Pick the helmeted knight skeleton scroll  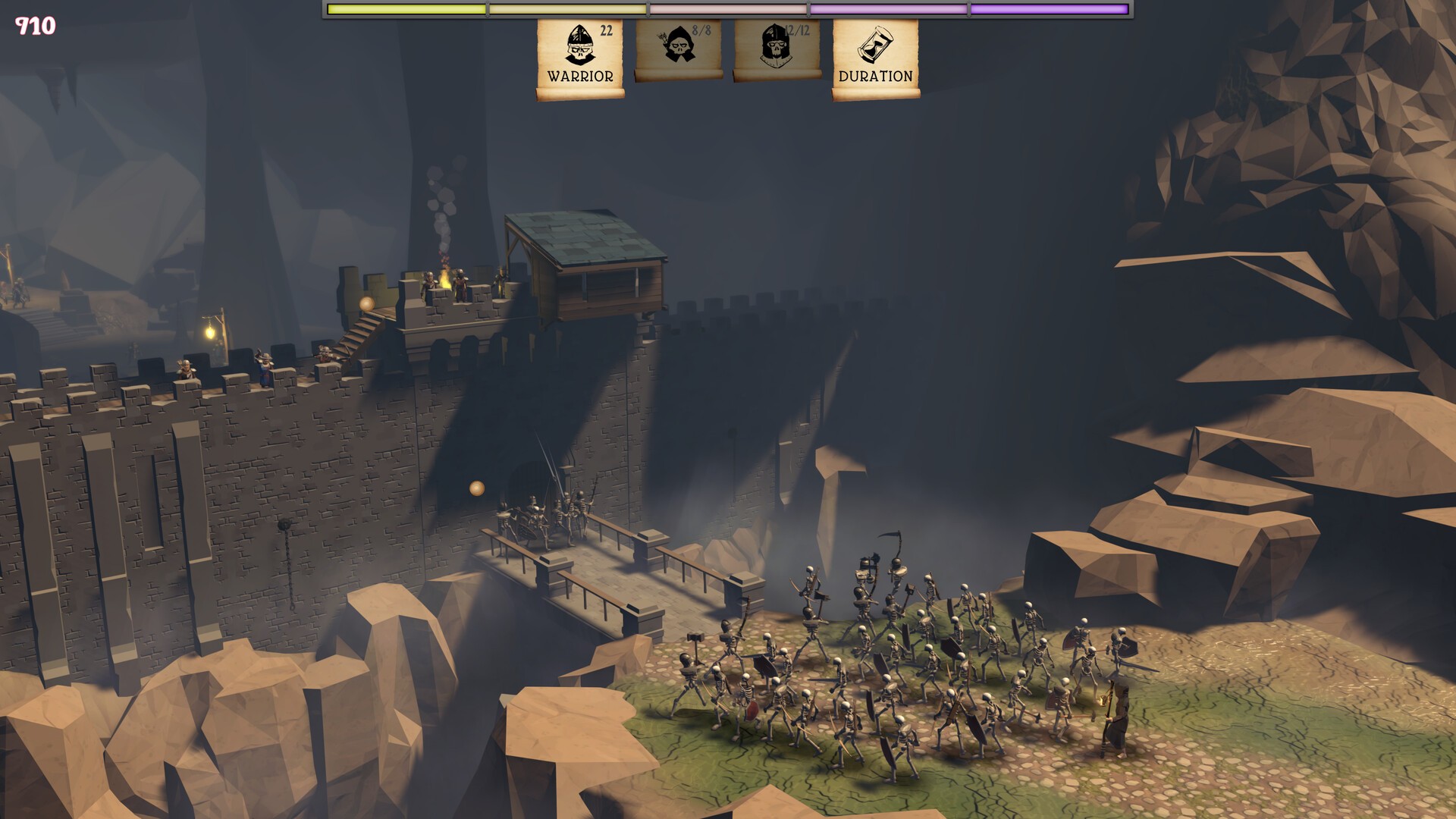[777, 49]
